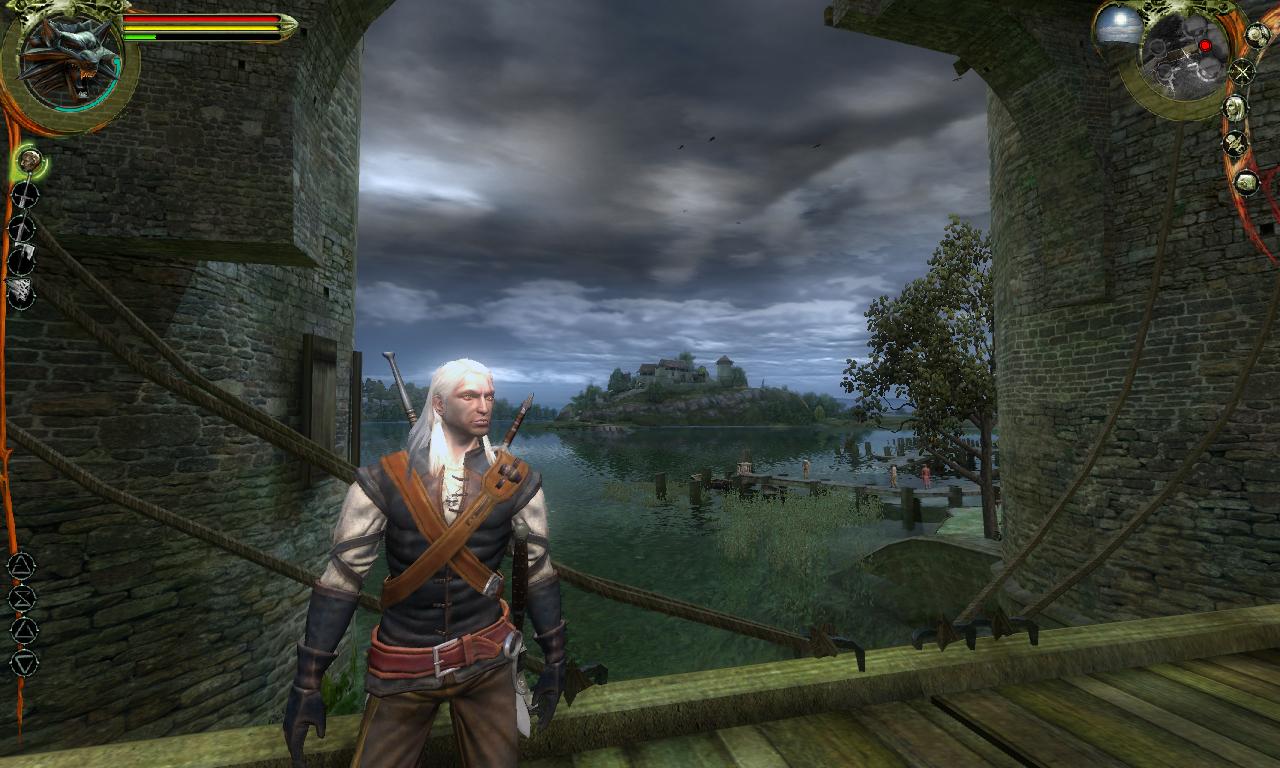Screen dimensions: 1280x768
Task: Click the yellow endurance bar
Action: (x=200, y=28)
